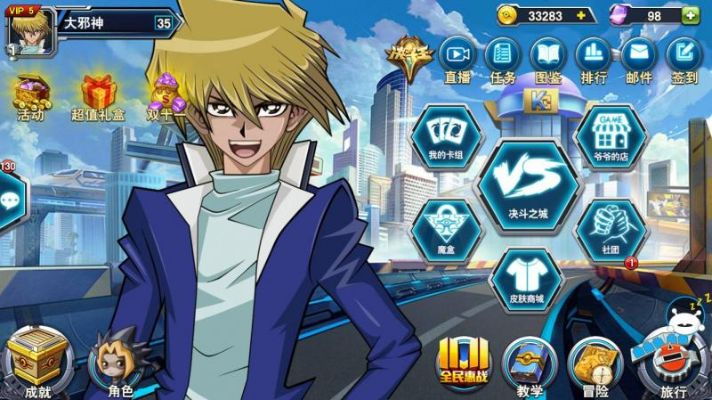Add gold coins with the plus button

click(579, 16)
